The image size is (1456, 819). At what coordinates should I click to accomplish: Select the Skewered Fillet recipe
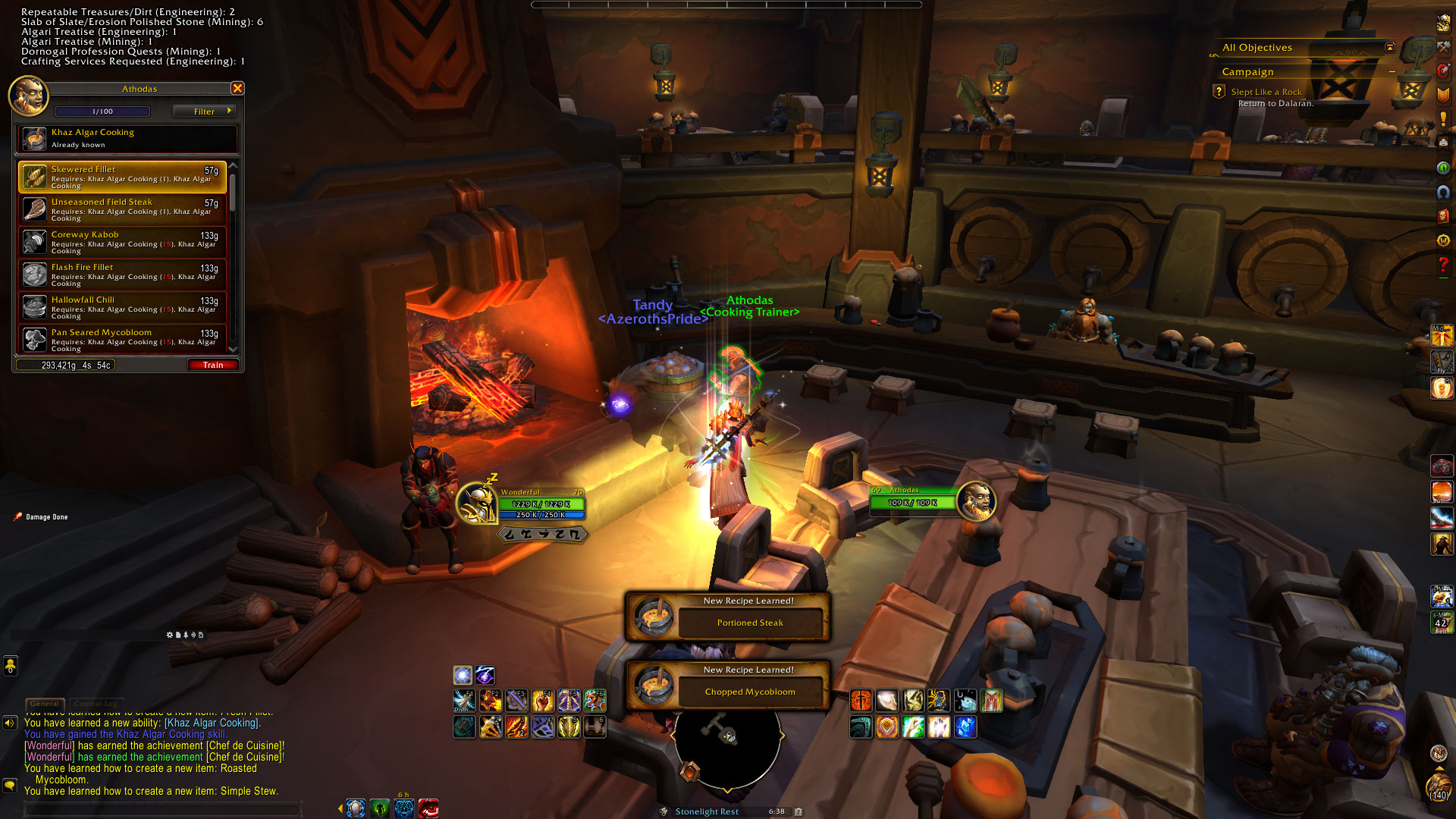point(123,177)
